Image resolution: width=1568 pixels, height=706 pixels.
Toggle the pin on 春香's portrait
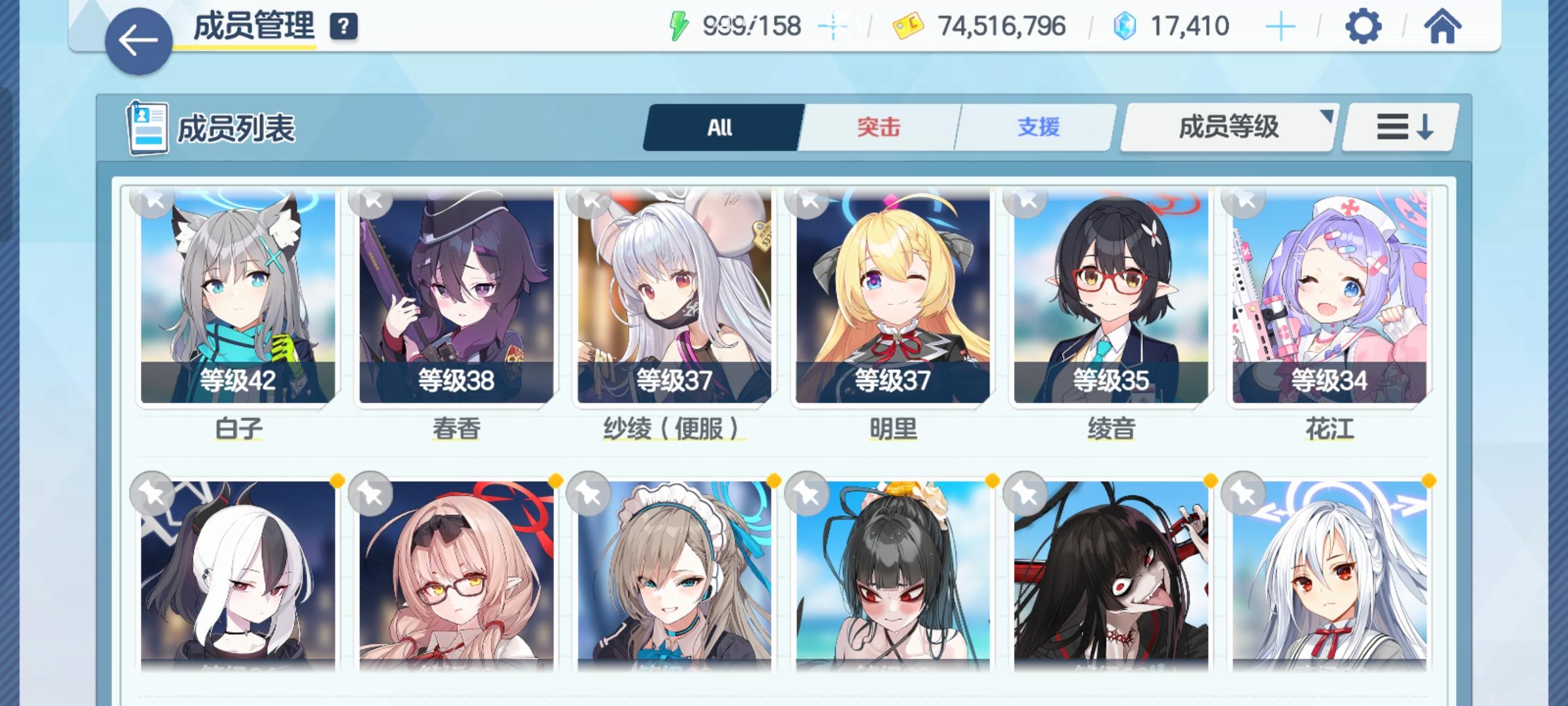(369, 203)
